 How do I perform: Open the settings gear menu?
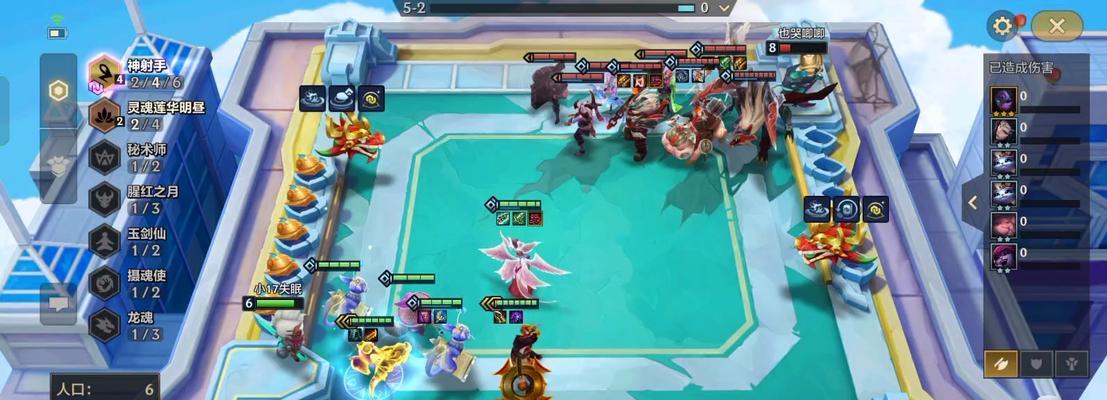1002,27
